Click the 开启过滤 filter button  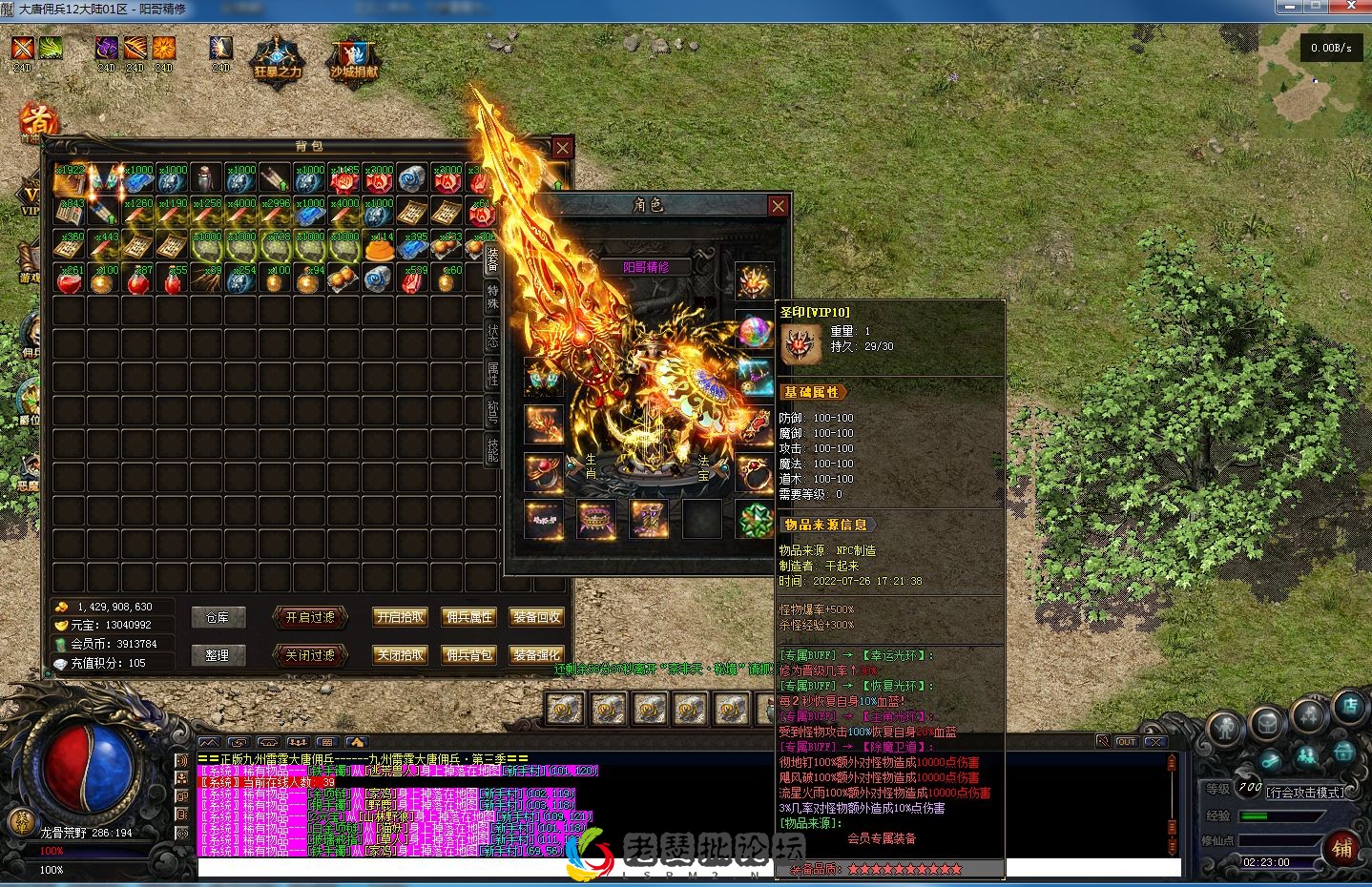(x=309, y=618)
